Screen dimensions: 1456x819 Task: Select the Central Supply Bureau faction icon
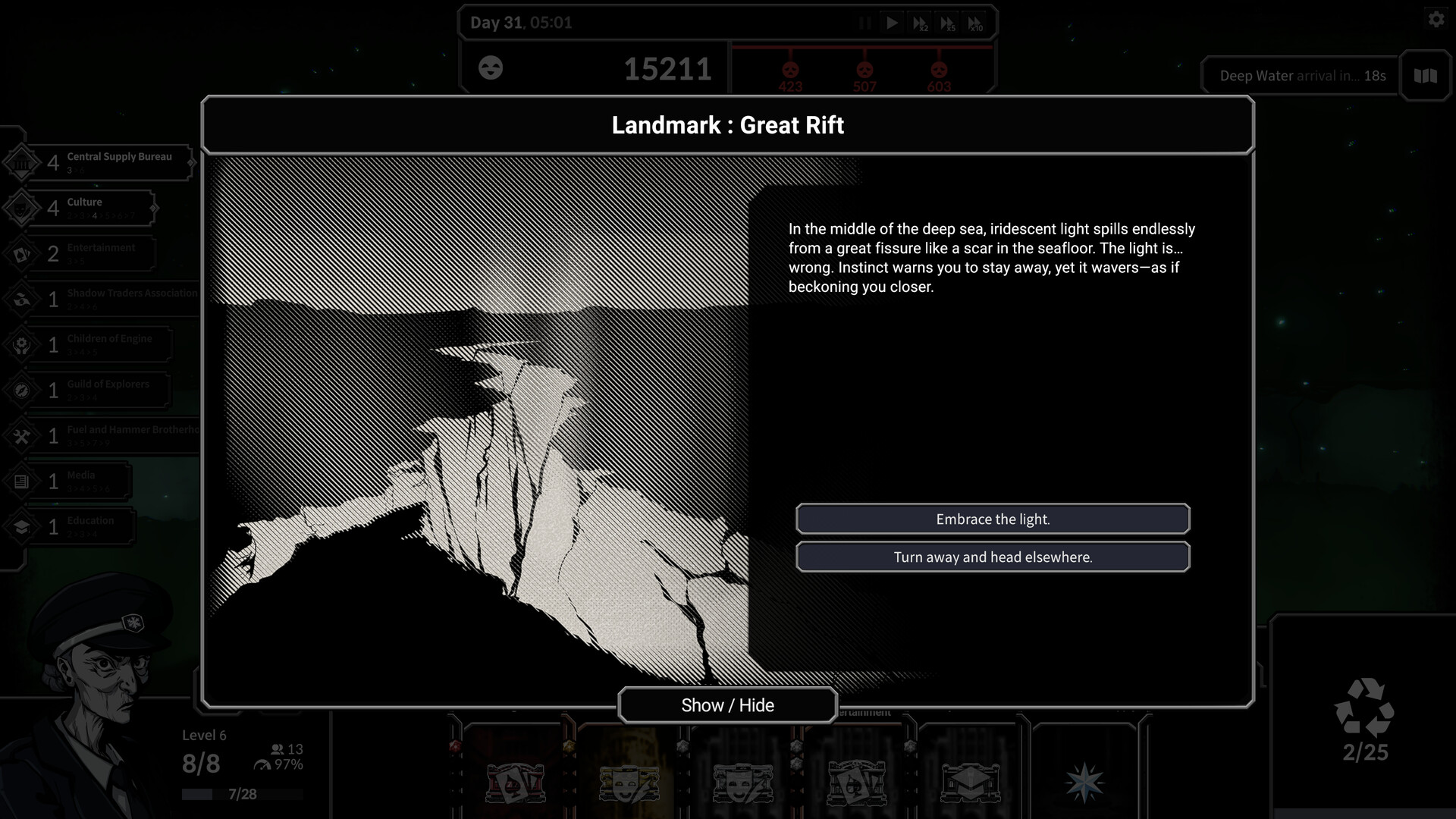tap(23, 162)
